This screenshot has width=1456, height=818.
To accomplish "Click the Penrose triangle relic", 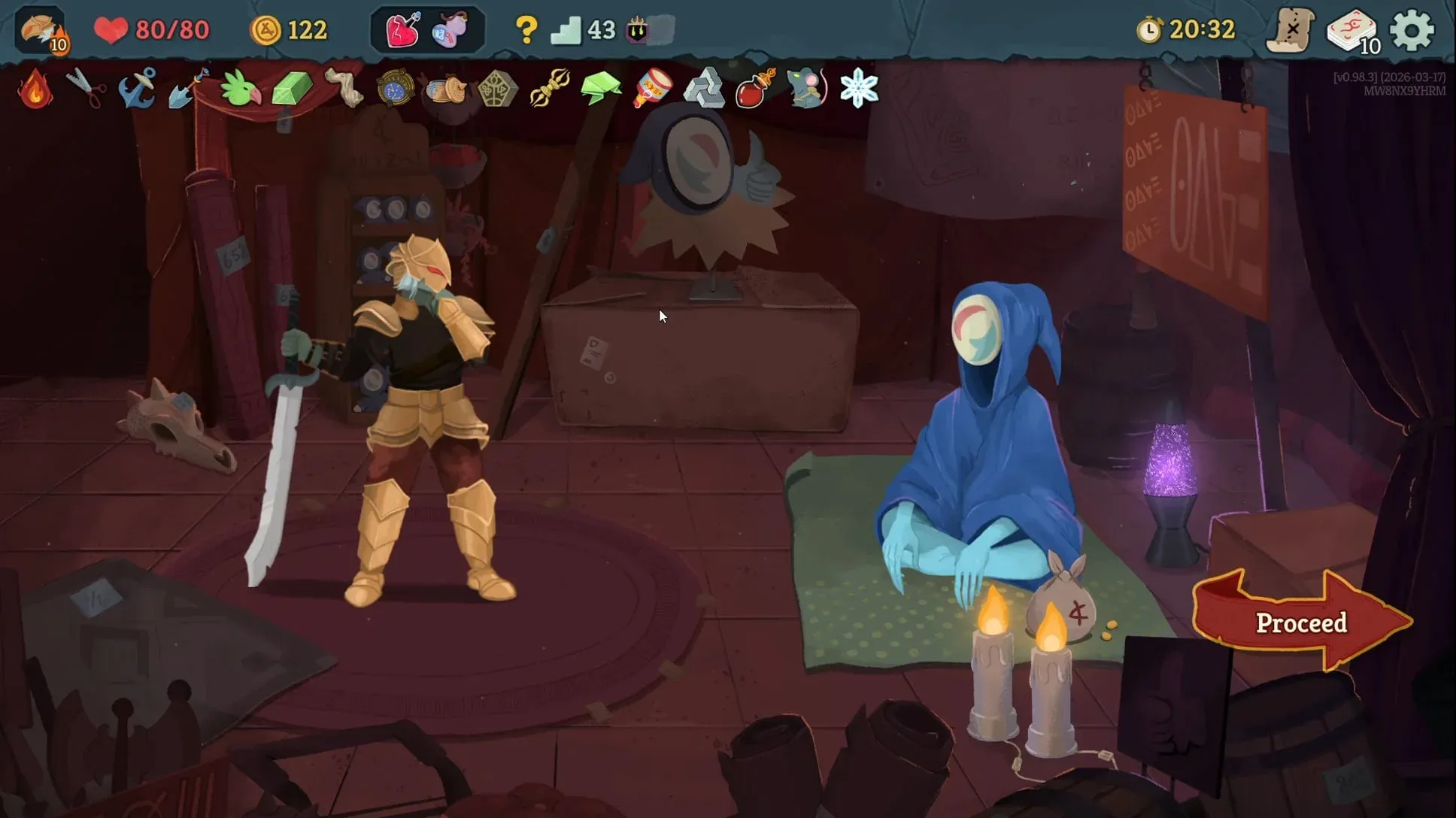I will (705, 89).
